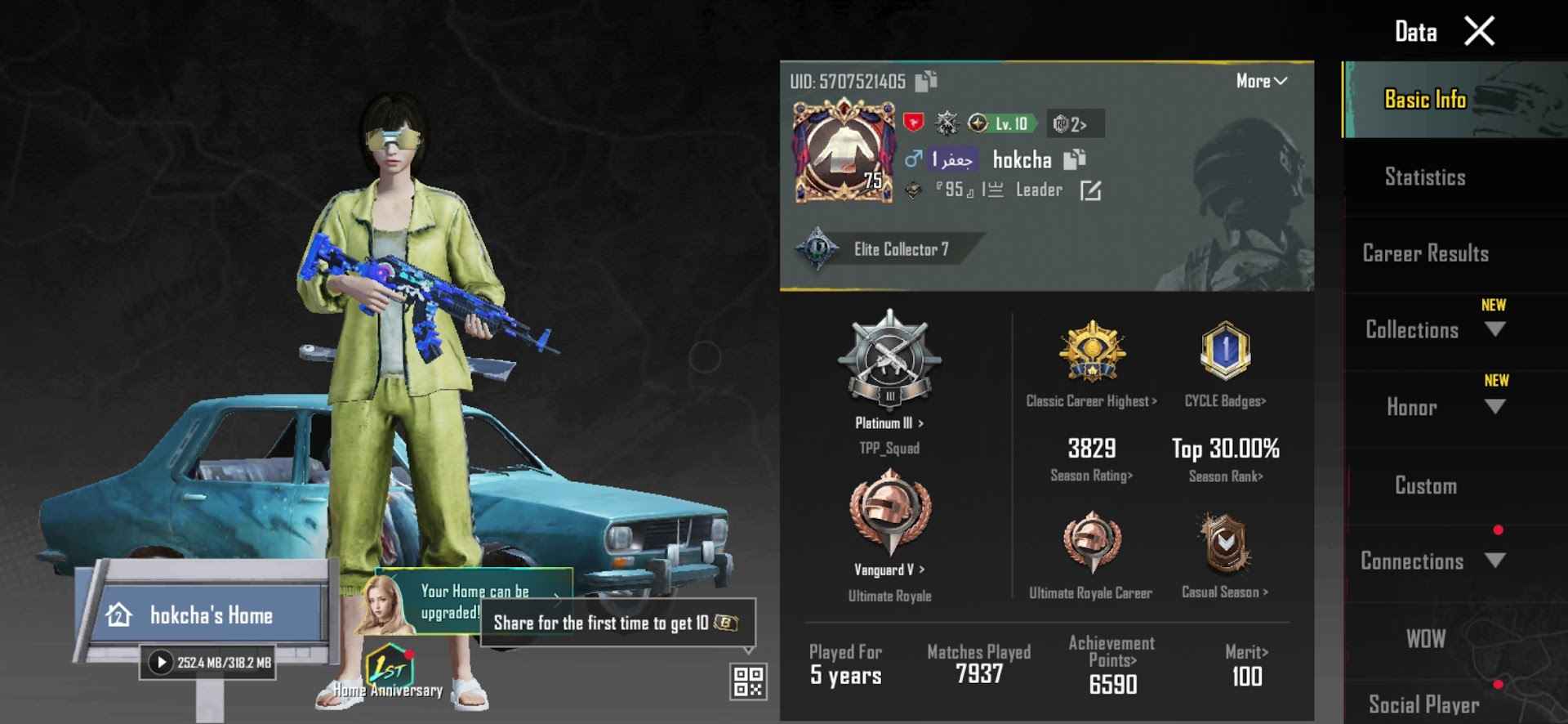Viewport: 1568px width, 724px height.
Task: Expand the Honor section chevron
Action: point(1495,407)
